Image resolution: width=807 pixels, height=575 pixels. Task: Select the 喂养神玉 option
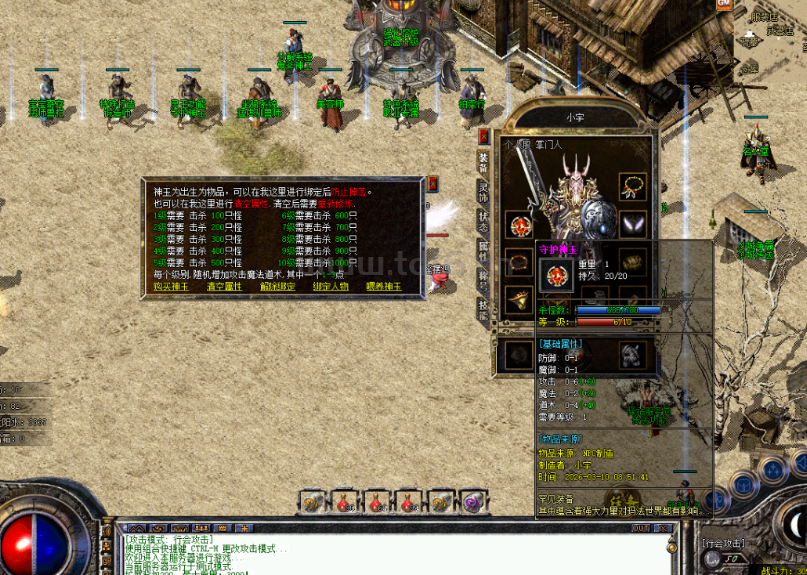point(383,286)
